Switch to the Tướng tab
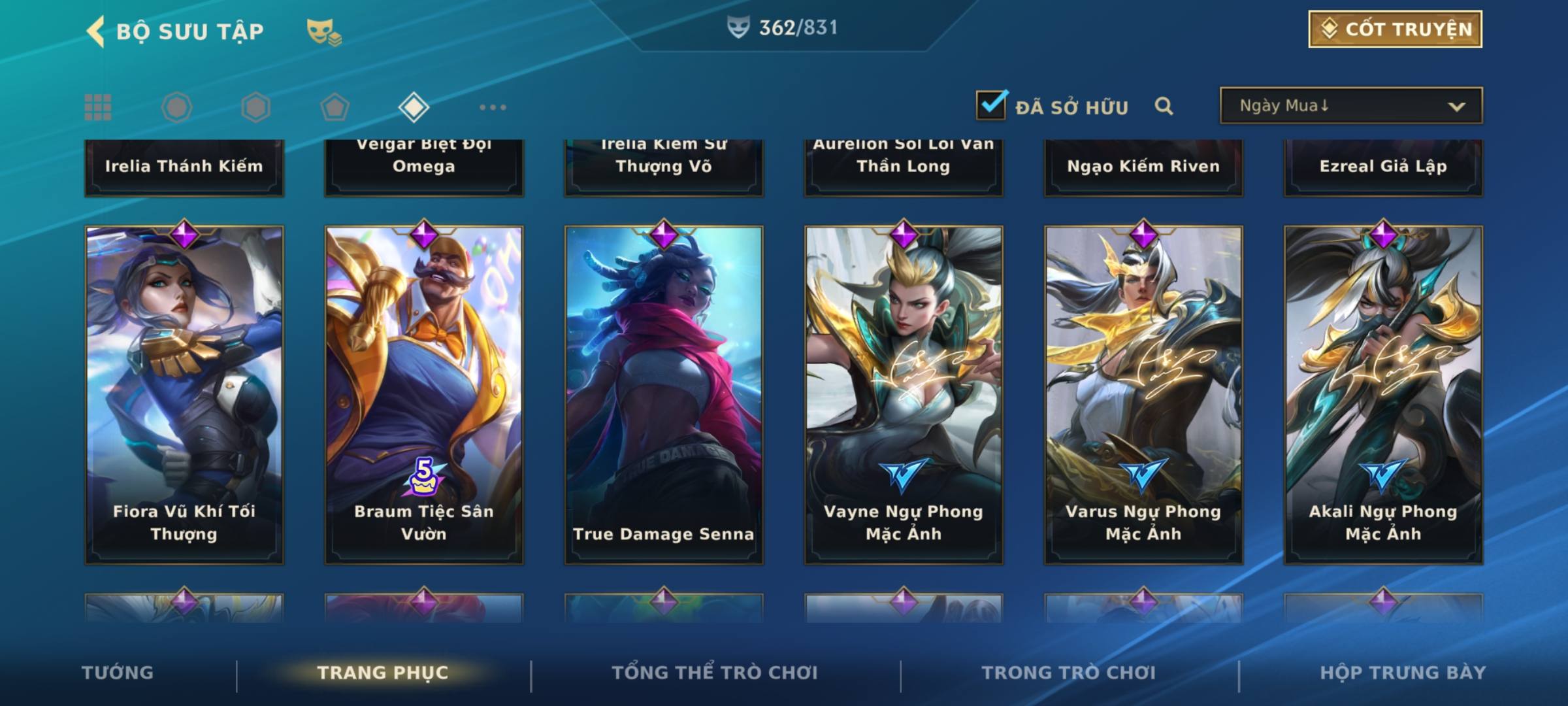 click(118, 673)
